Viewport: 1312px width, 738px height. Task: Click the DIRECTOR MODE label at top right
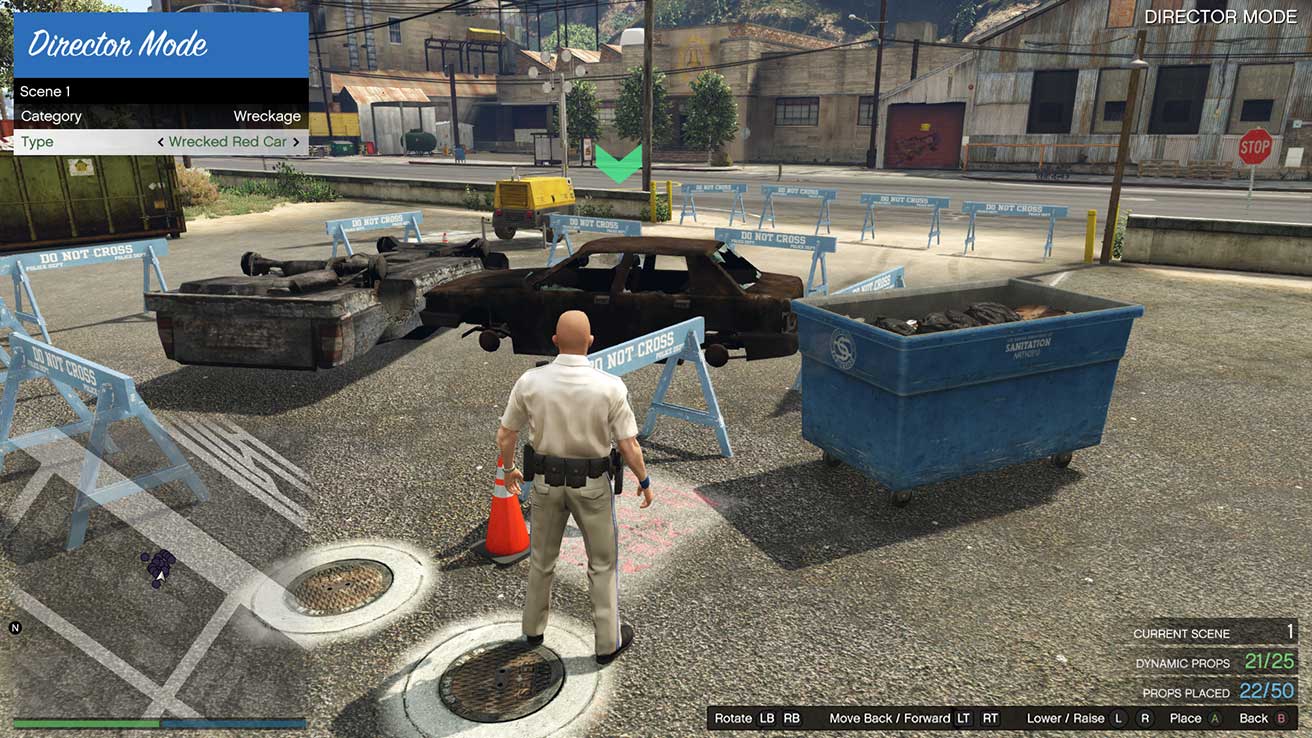(x=1222, y=16)
